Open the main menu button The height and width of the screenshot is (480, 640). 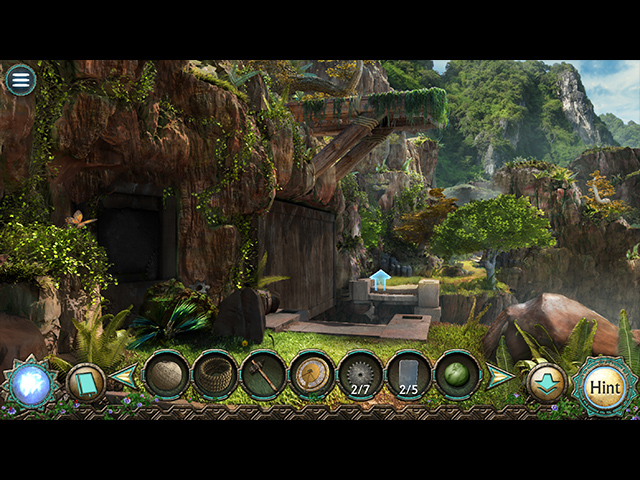pyautogui.click(x=20, y=80)
